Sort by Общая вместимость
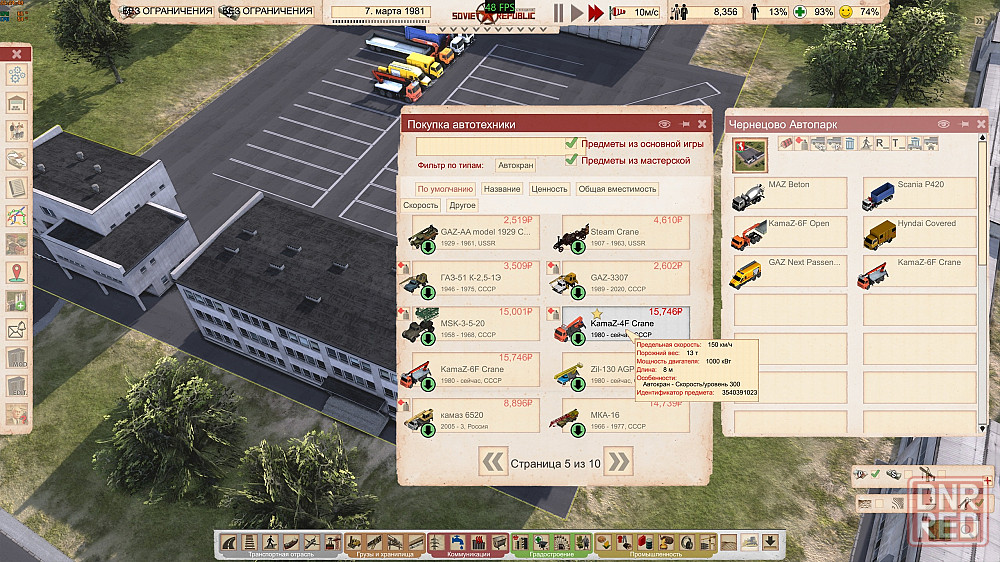The height and width of the screenshot is (562, 1000). coord(617,189)
